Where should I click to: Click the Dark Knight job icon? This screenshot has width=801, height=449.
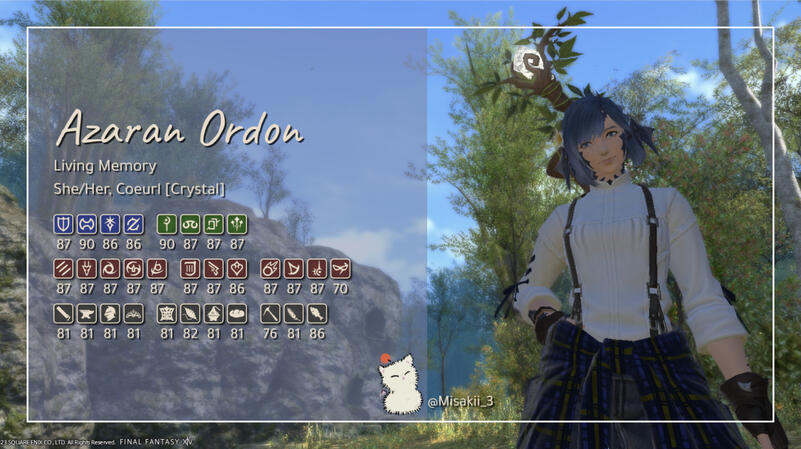click(110, 223)
